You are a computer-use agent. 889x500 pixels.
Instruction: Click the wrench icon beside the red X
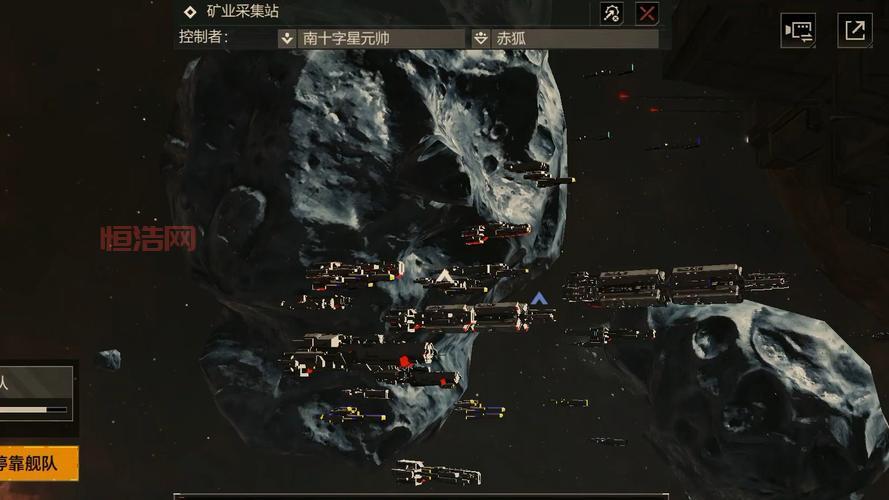[612, 13]
